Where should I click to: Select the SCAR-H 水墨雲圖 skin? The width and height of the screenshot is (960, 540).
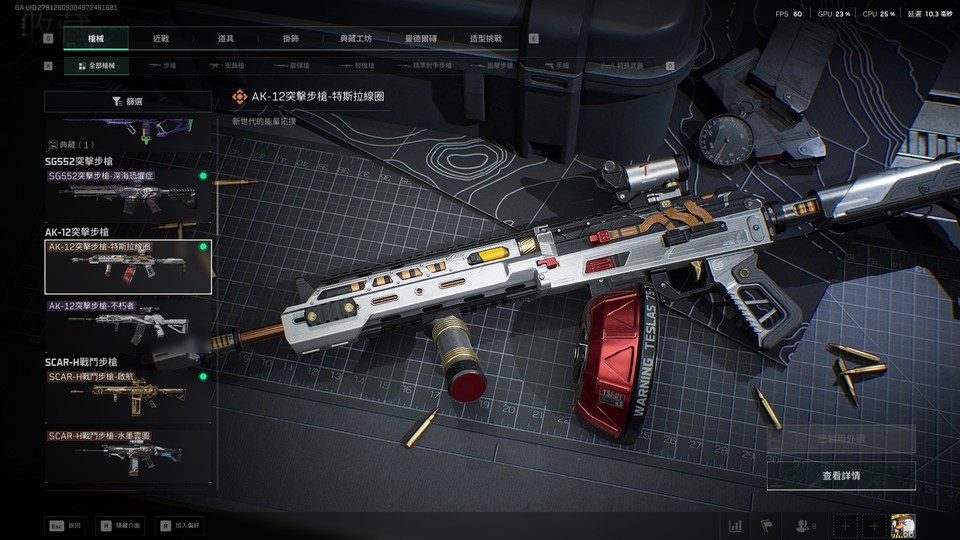click(x=128, y=455)
